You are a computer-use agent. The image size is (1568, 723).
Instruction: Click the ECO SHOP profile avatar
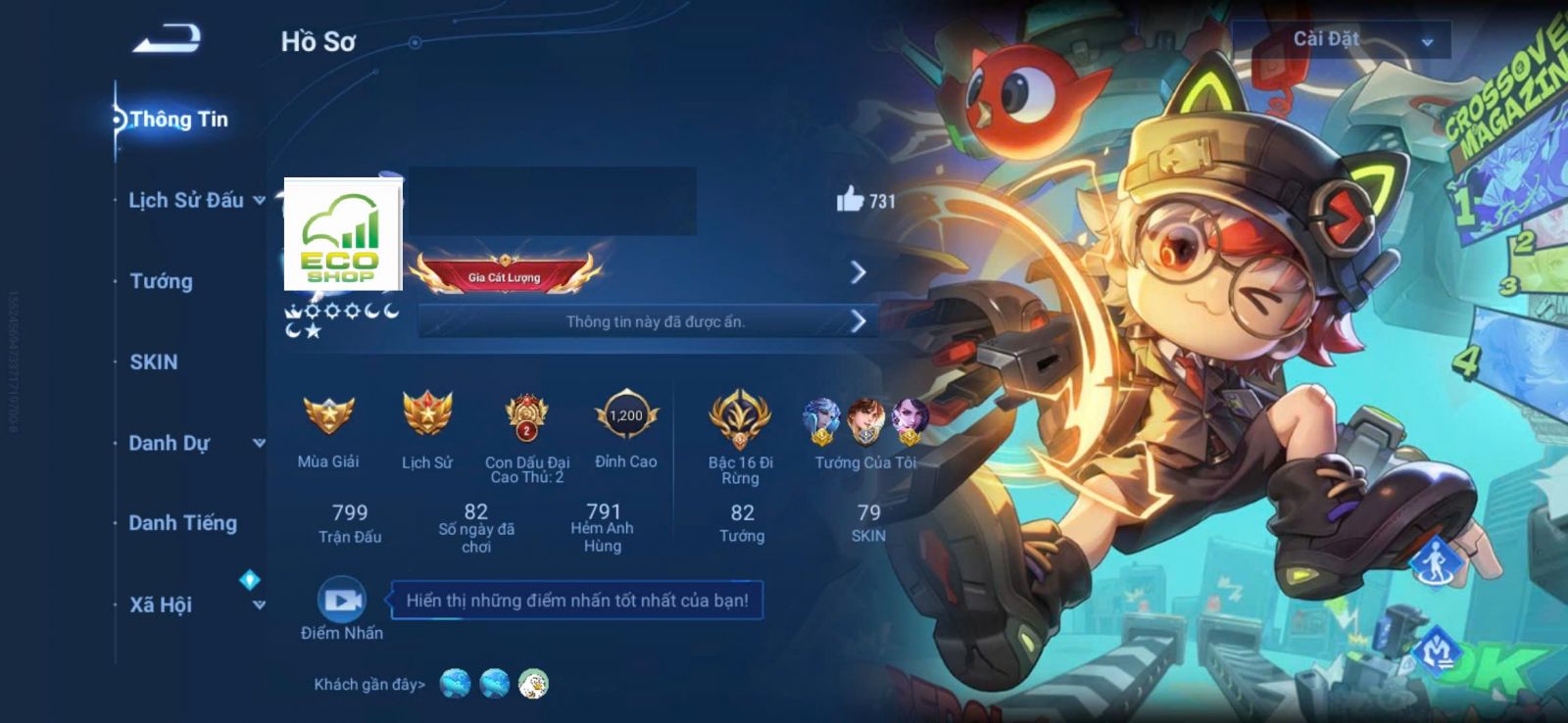(x=342, y=235)
